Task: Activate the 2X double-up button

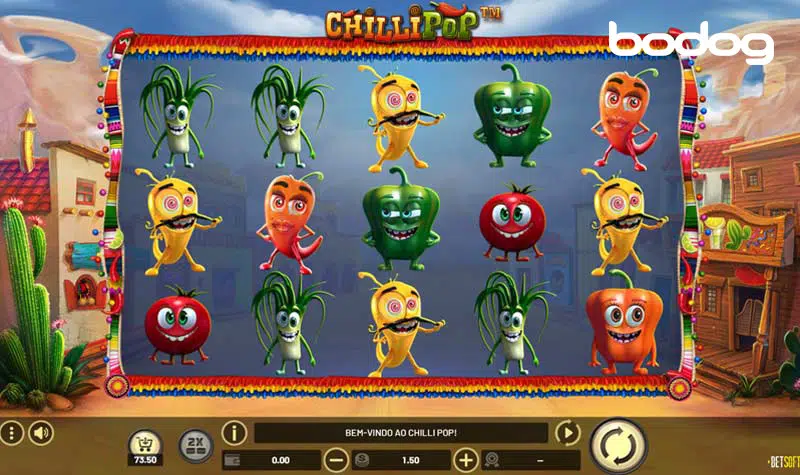Action: click(195, 446)
